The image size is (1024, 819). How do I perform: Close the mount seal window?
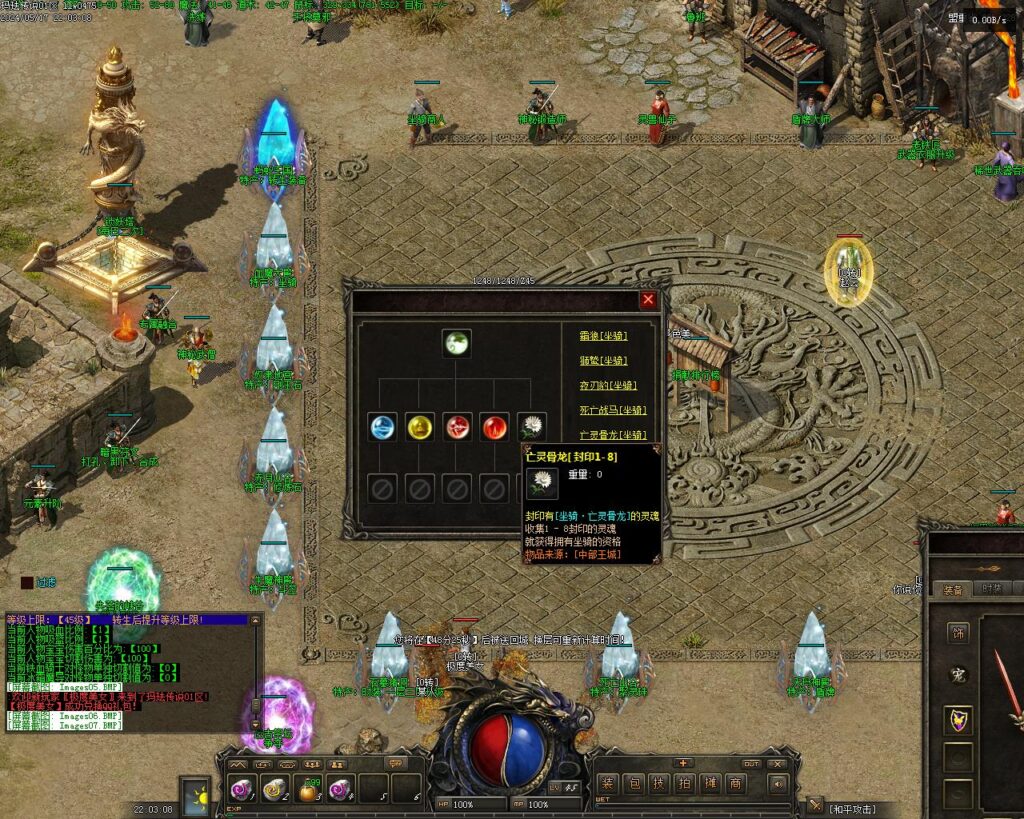648,299
